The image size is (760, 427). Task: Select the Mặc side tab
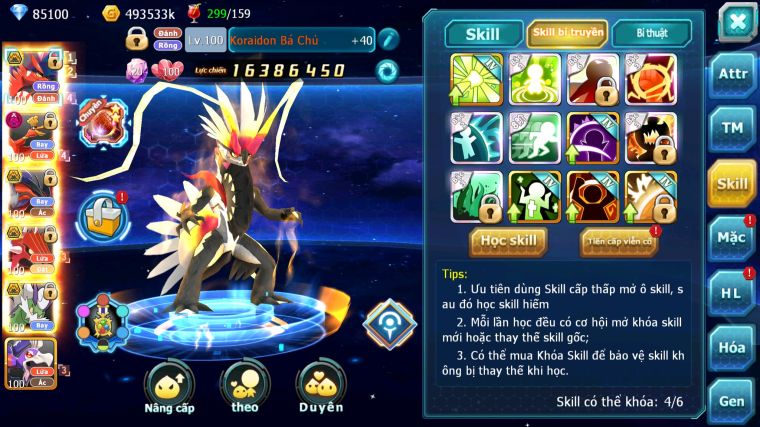click(732, 238)
